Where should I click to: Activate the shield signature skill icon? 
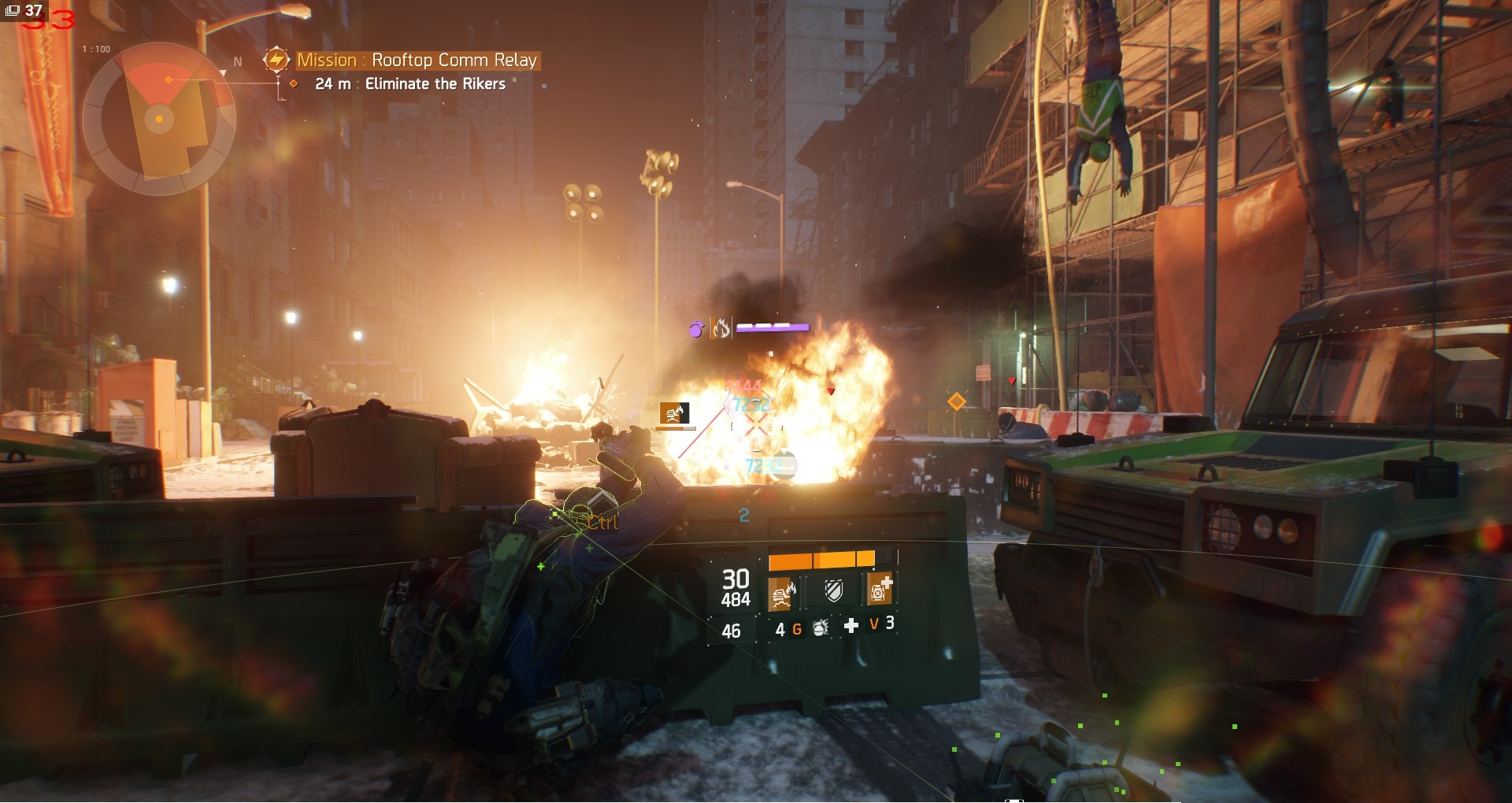click(x=832, y=590)
